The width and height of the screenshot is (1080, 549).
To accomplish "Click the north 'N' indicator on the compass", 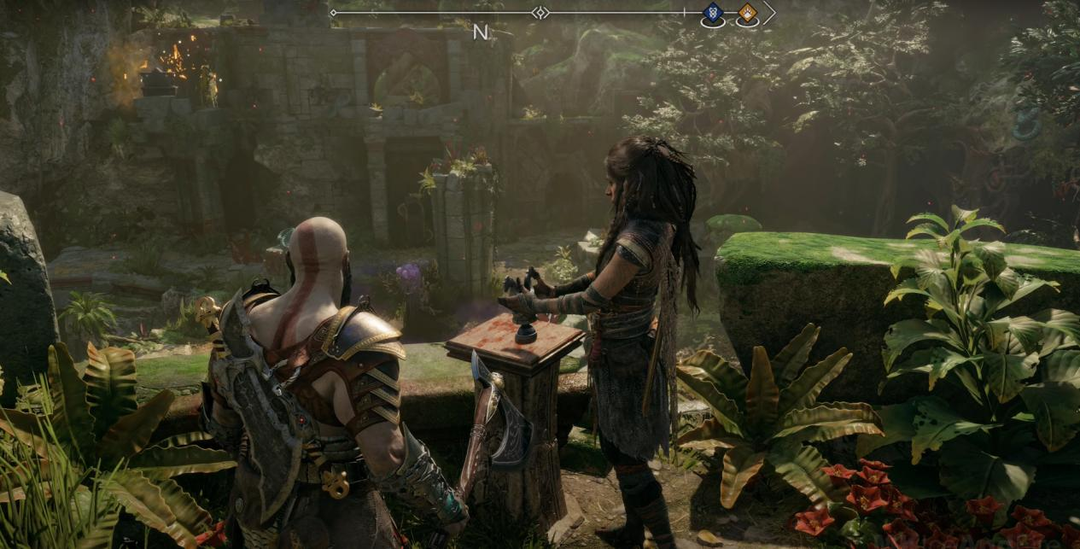I will [x=480, y=32].
